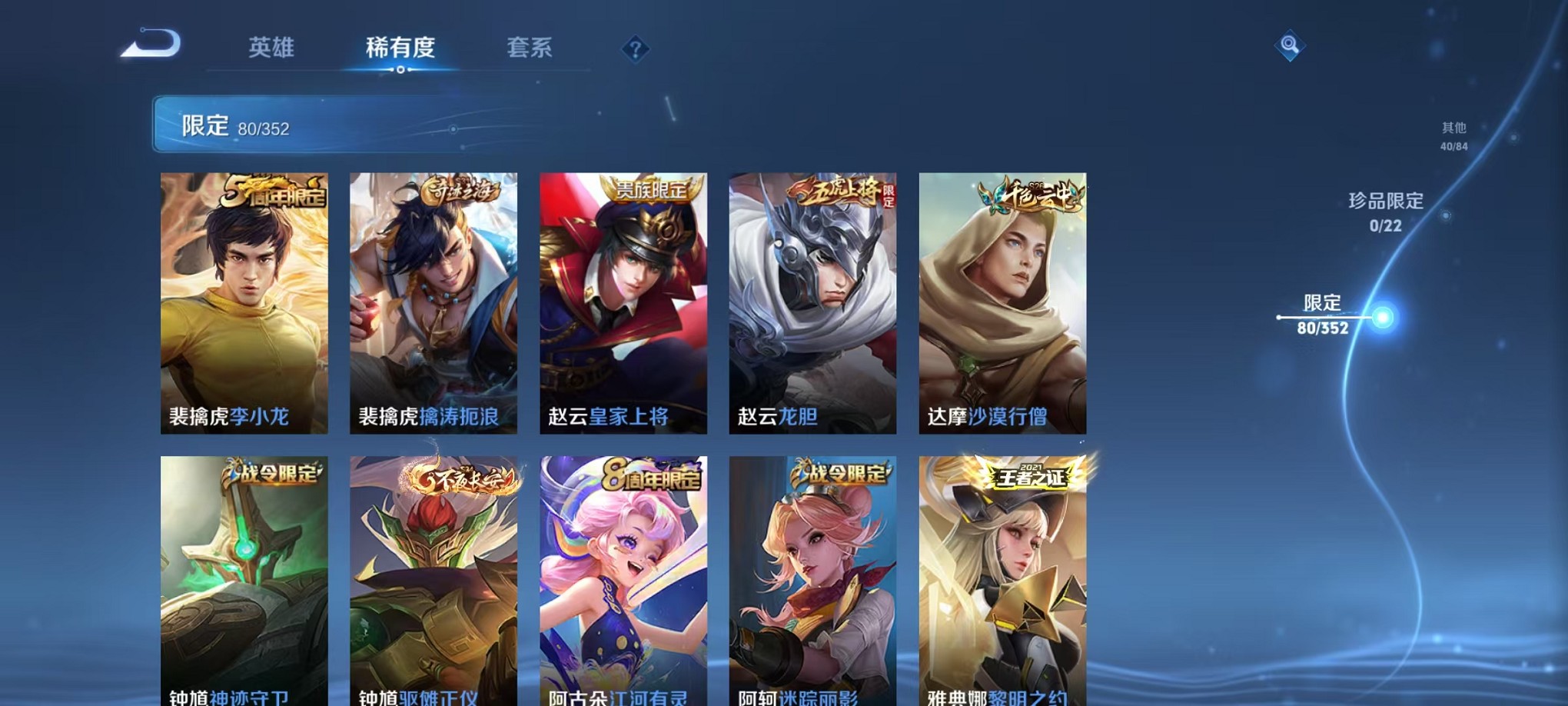Open help via the question mark icon

point(634,49)
